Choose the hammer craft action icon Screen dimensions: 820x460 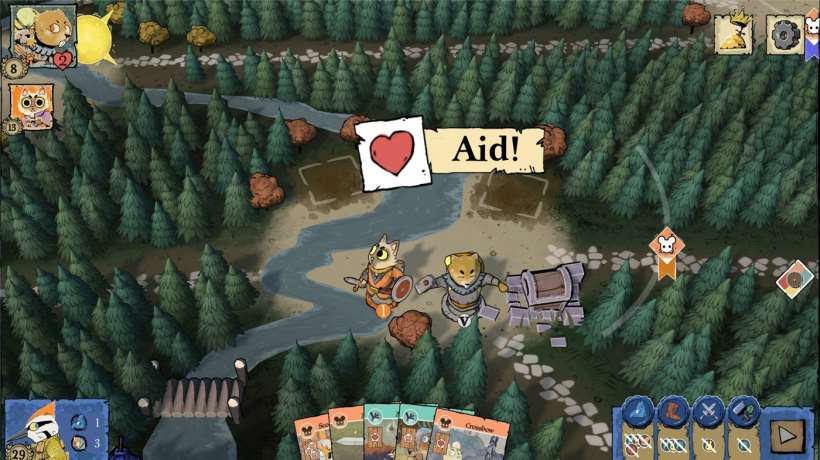point(743,410)
